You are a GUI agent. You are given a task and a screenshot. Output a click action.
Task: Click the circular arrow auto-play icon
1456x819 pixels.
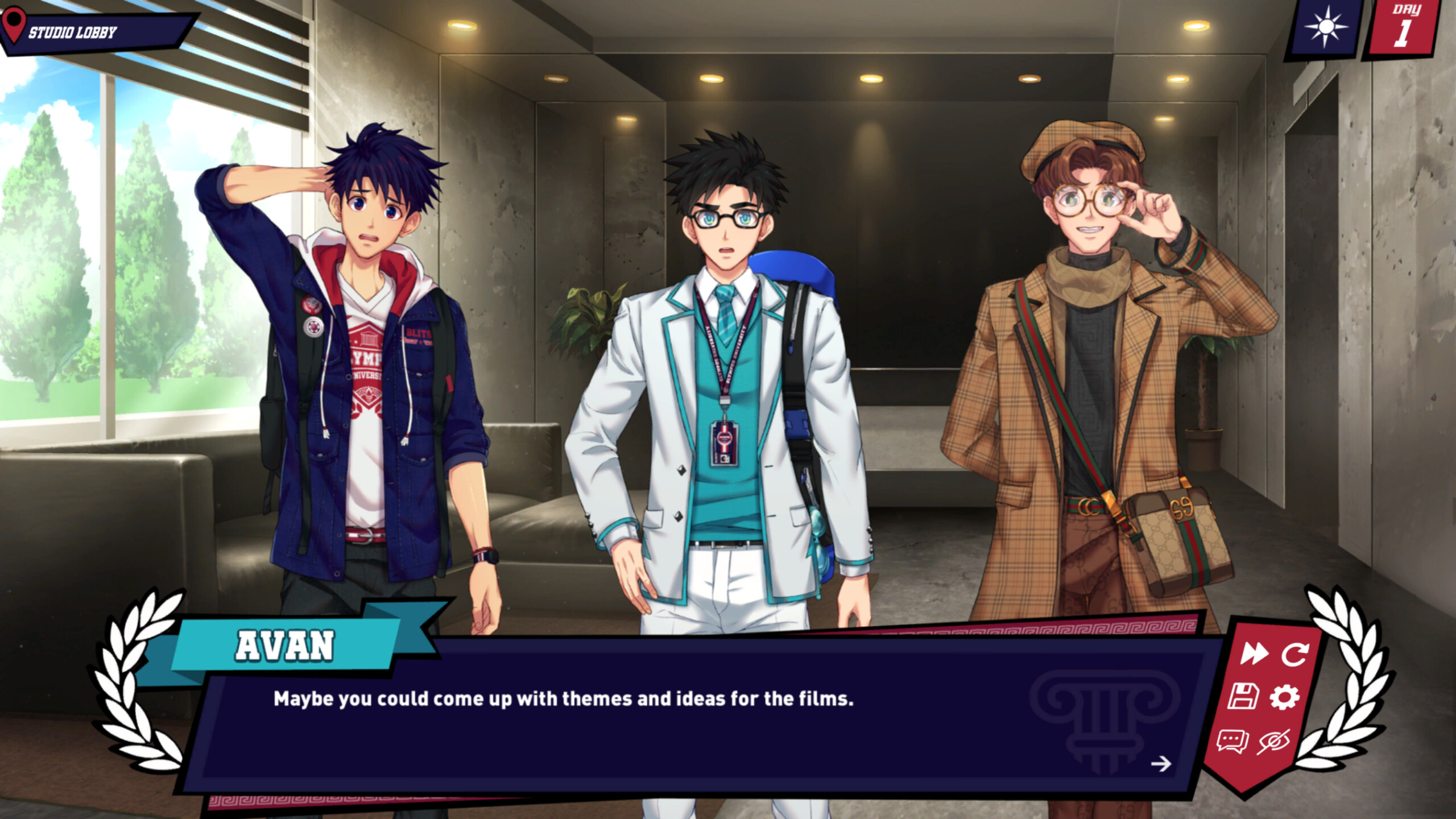coord(1295,653)
